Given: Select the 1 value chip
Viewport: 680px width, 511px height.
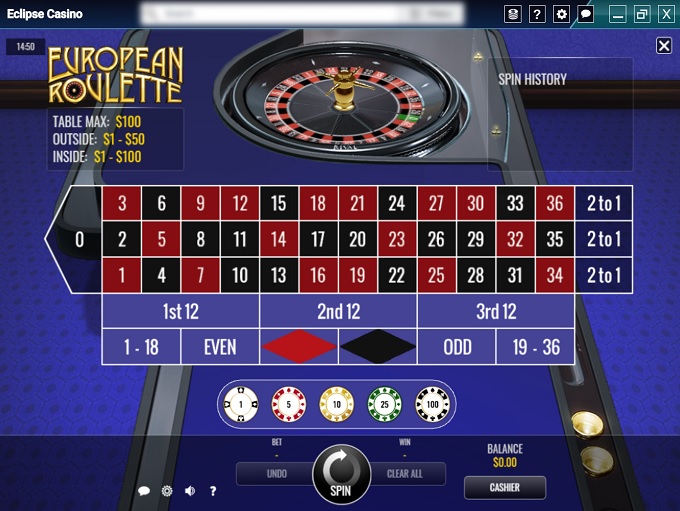Looking at the screenshot, I should pos(241,404).
